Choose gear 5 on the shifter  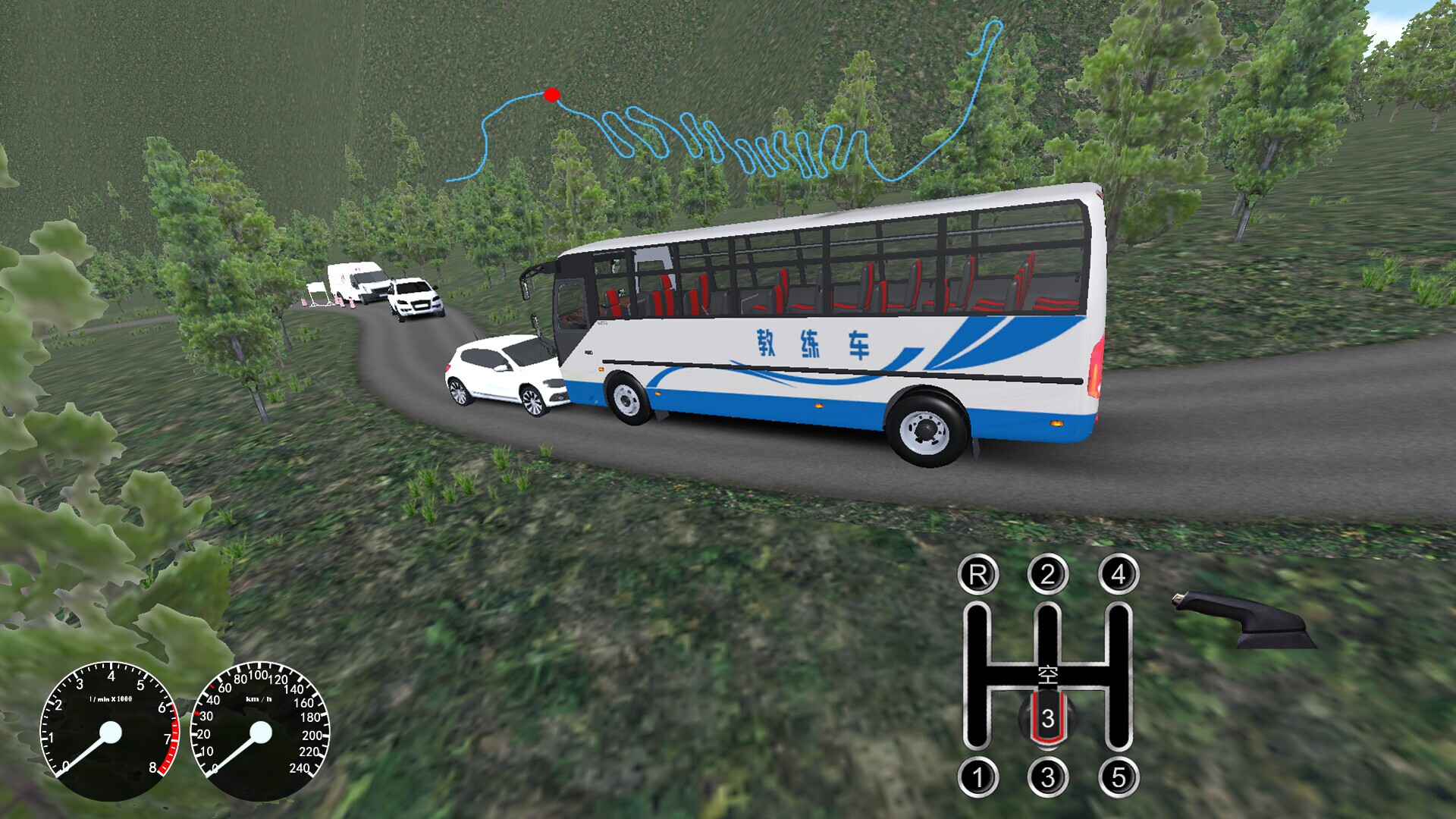[1118, 777]
